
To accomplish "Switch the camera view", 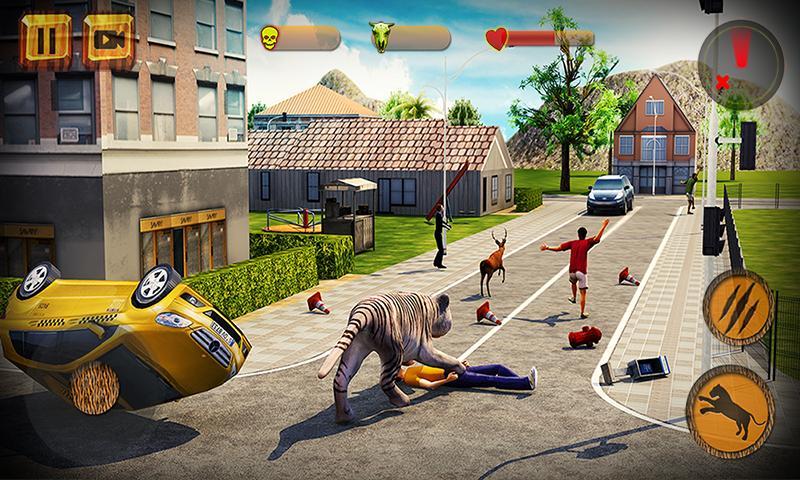I will [x=106, y=39].
